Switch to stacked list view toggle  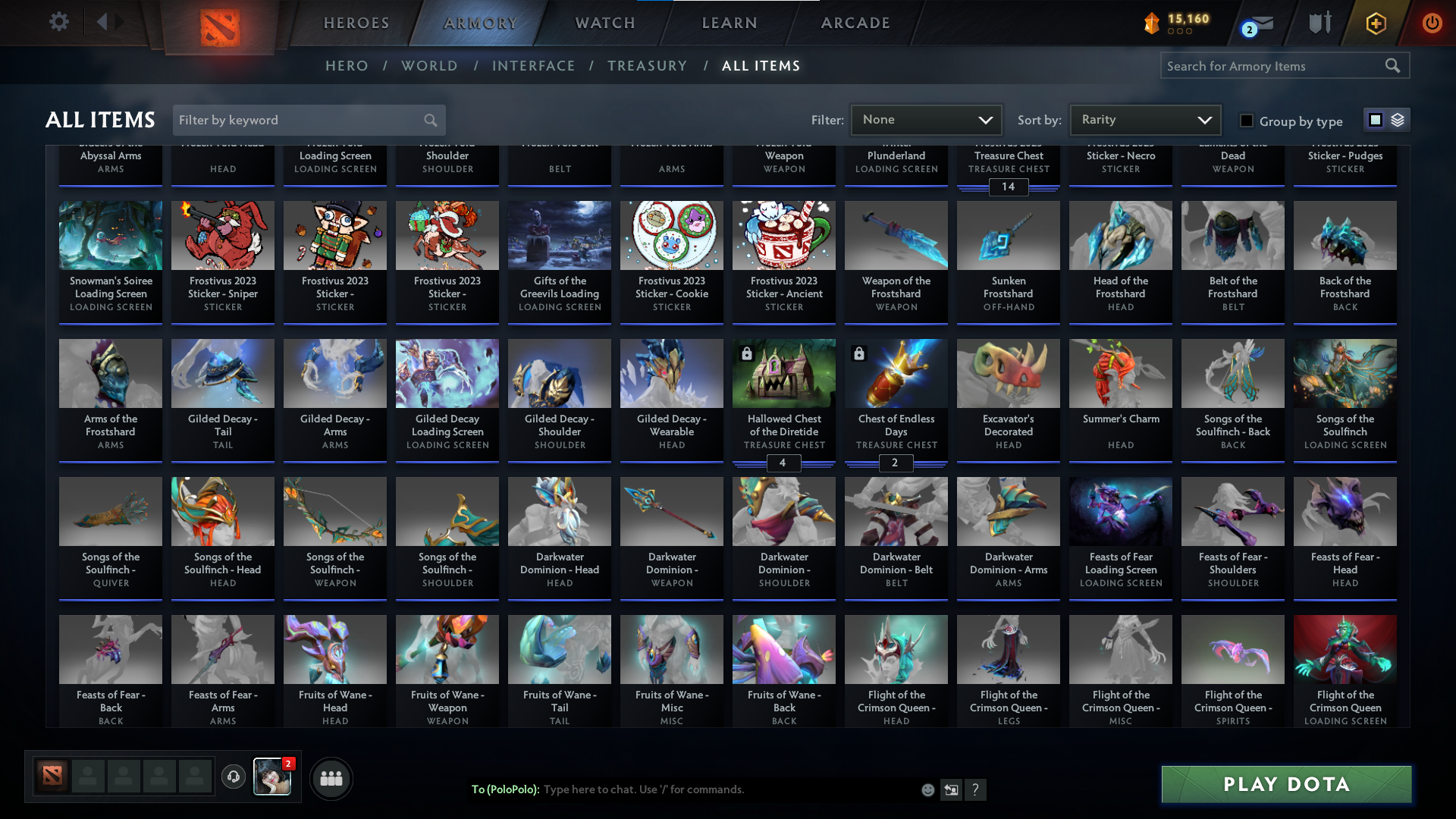click(1398, 119)
